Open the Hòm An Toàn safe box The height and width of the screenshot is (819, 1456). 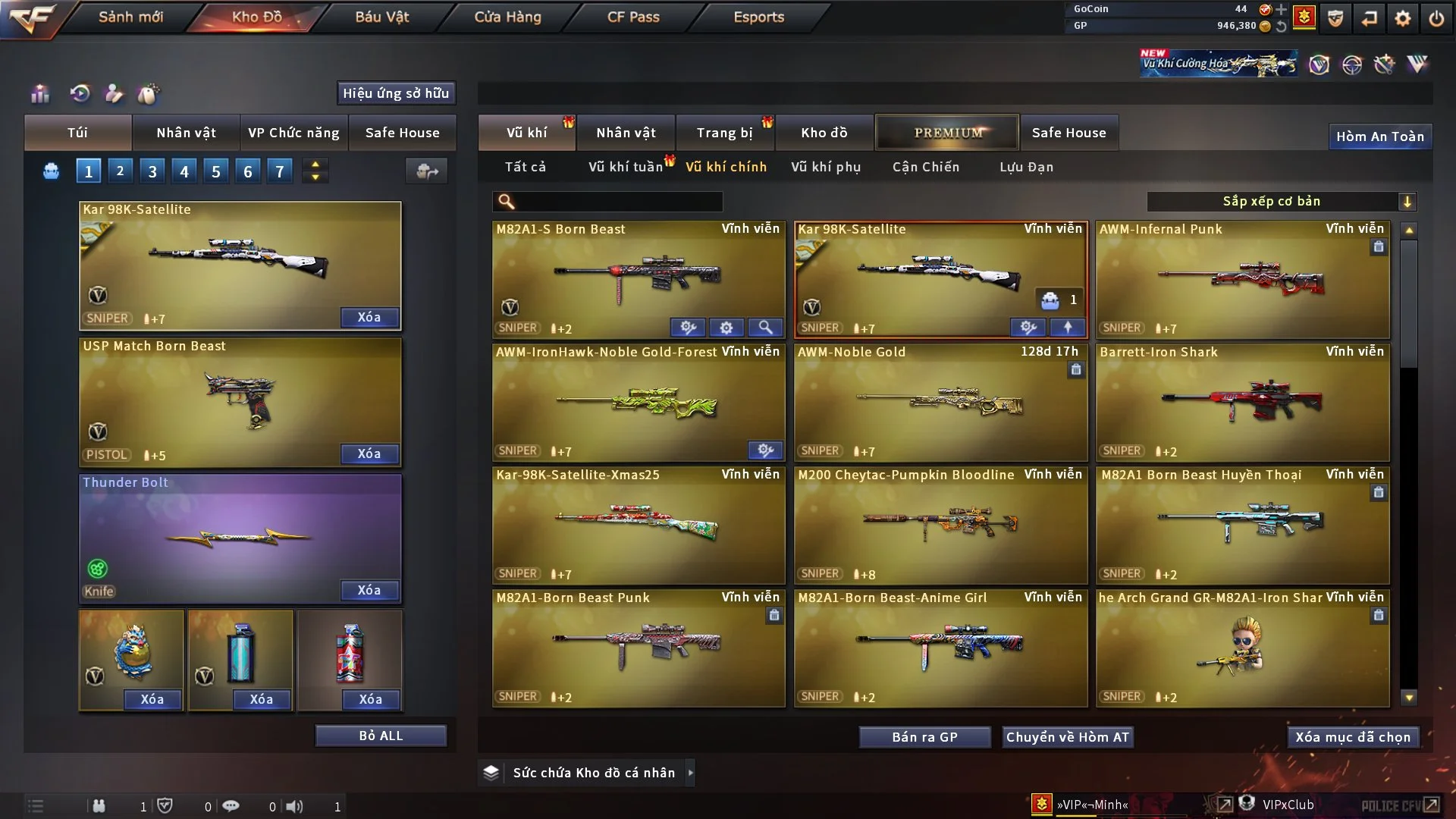[x=1379, y=136]
